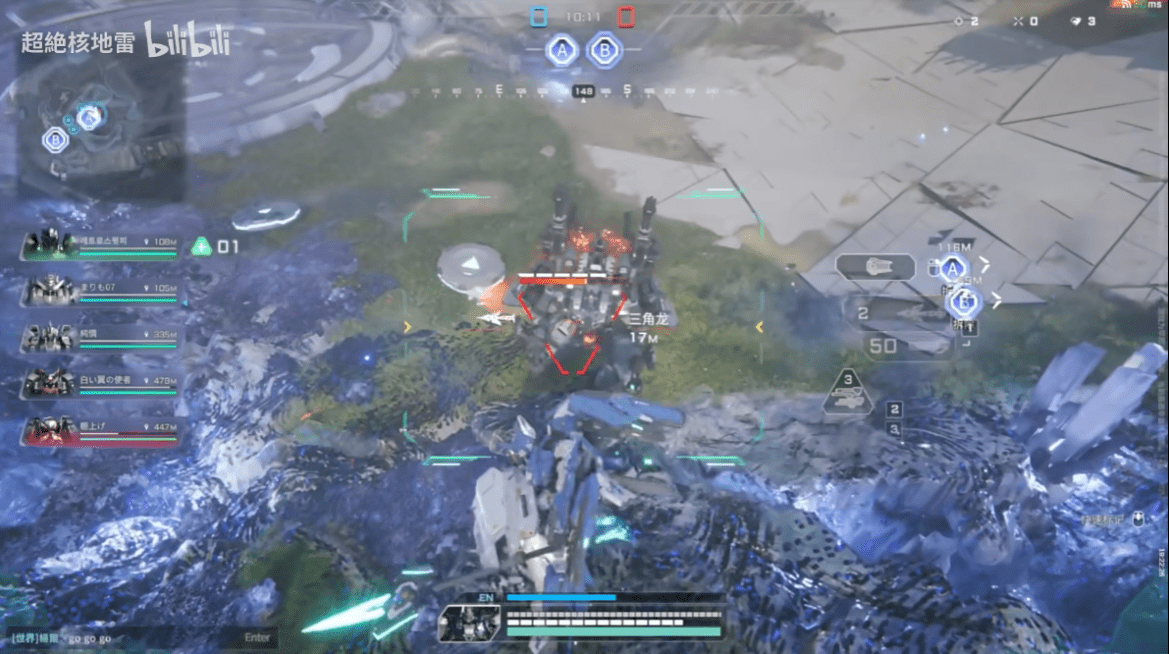Click the top squad member at 108M
1169x654 pixels.
(x=100, y=244)
